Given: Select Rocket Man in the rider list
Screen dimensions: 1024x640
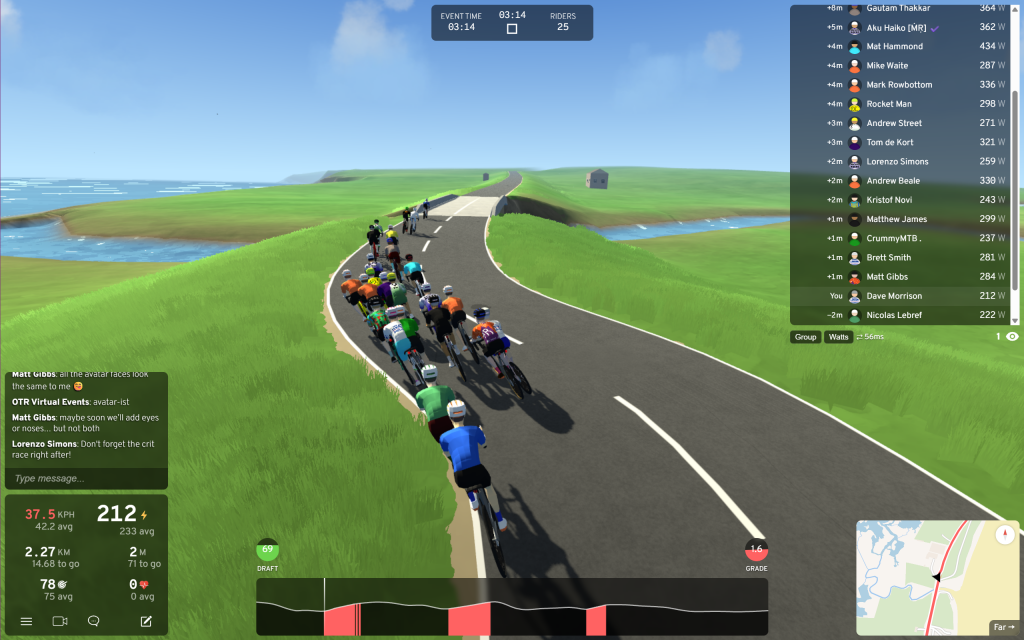Looking at the screenshot, I should pyautogui.click(x=889, y=104).
